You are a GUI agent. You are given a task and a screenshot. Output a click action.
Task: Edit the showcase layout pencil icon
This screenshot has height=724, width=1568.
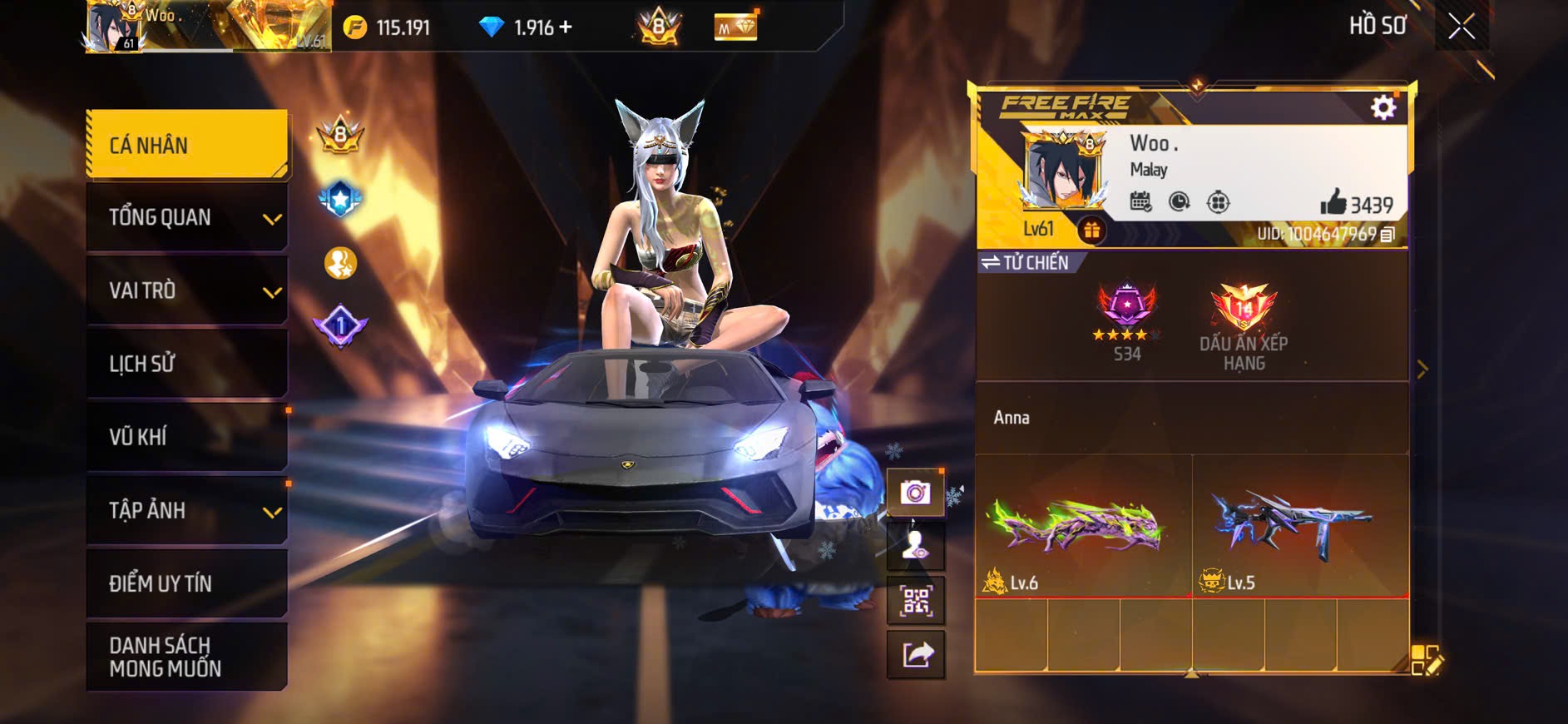(x=1427, y=660)
